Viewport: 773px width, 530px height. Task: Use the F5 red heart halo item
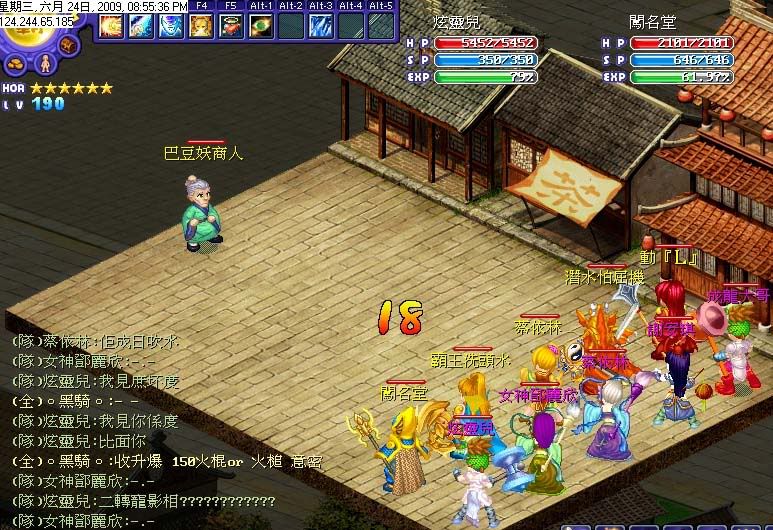(x=231, y=26)
